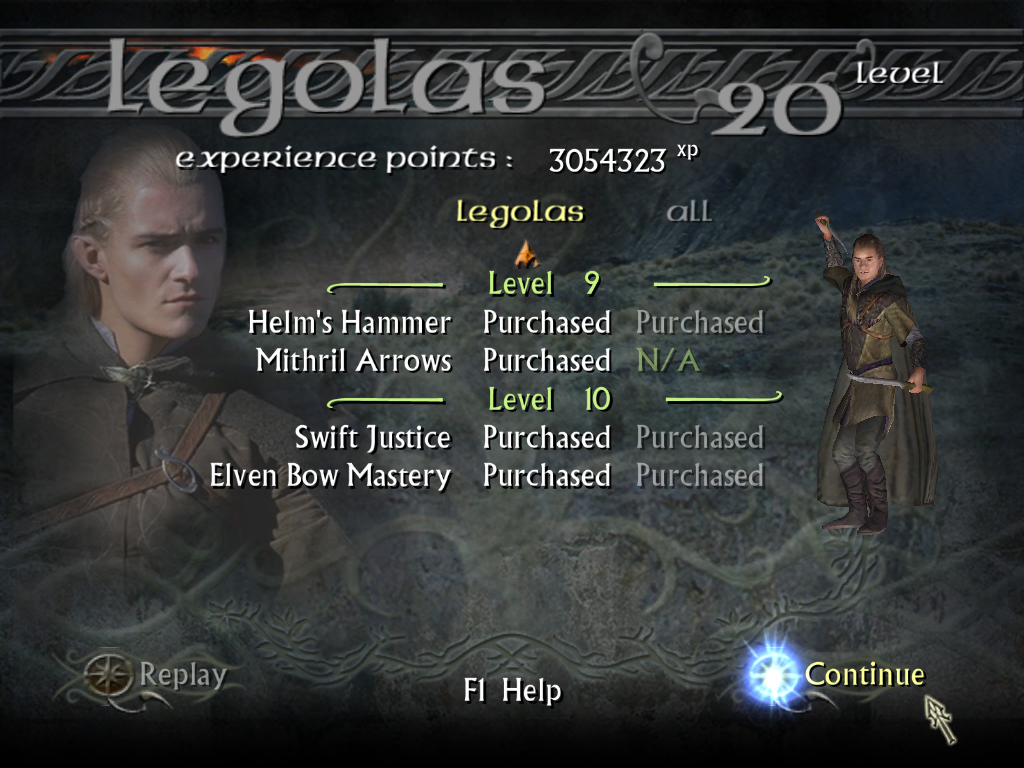
Task: Switch to the Legolas upgrades tab
Action: (x=520, y=212)
